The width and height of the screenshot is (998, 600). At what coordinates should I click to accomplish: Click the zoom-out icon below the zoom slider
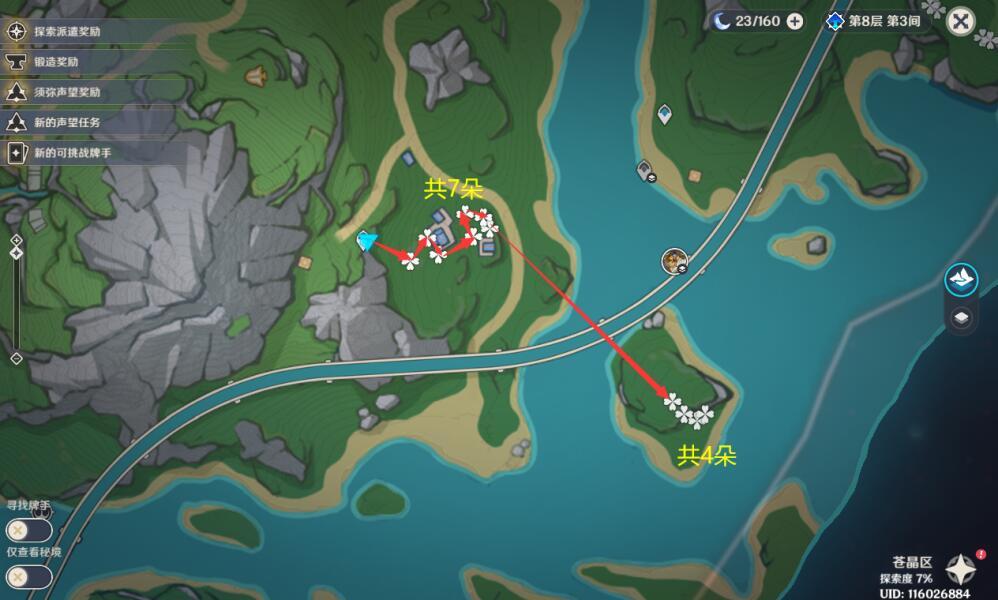coord(16,358)
